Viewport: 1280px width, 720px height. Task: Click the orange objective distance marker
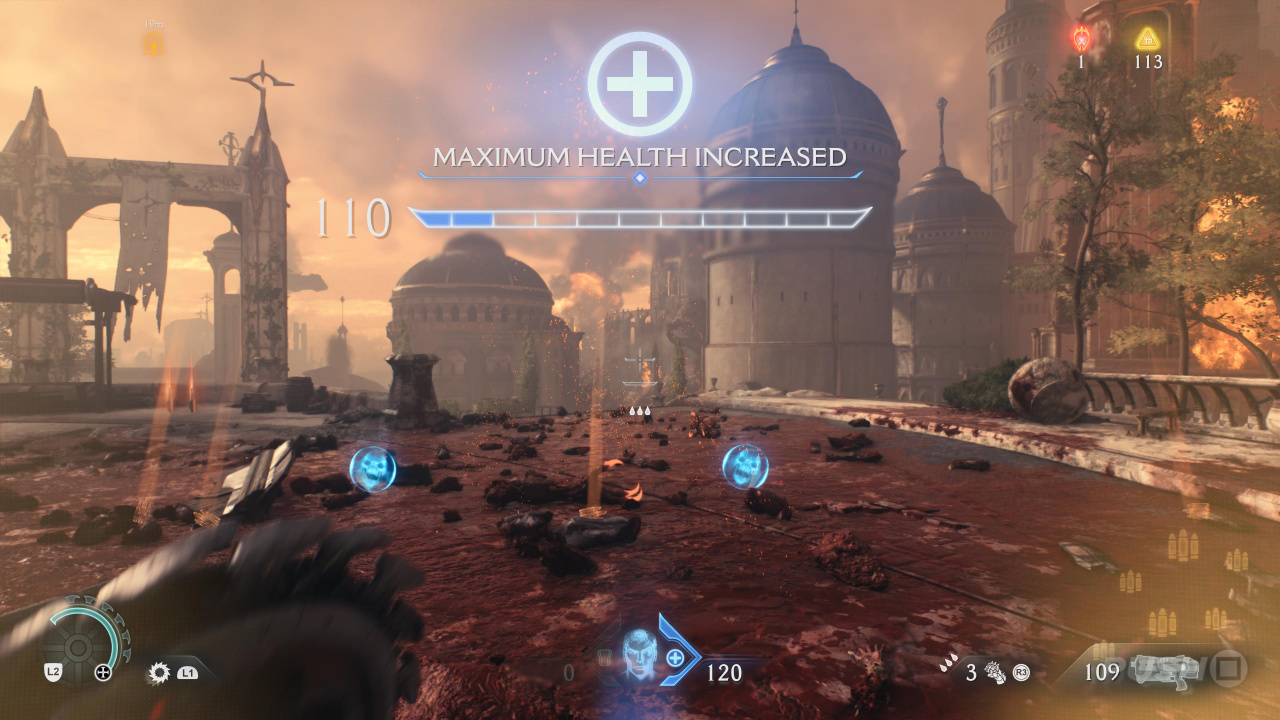[x=154, y=43]
